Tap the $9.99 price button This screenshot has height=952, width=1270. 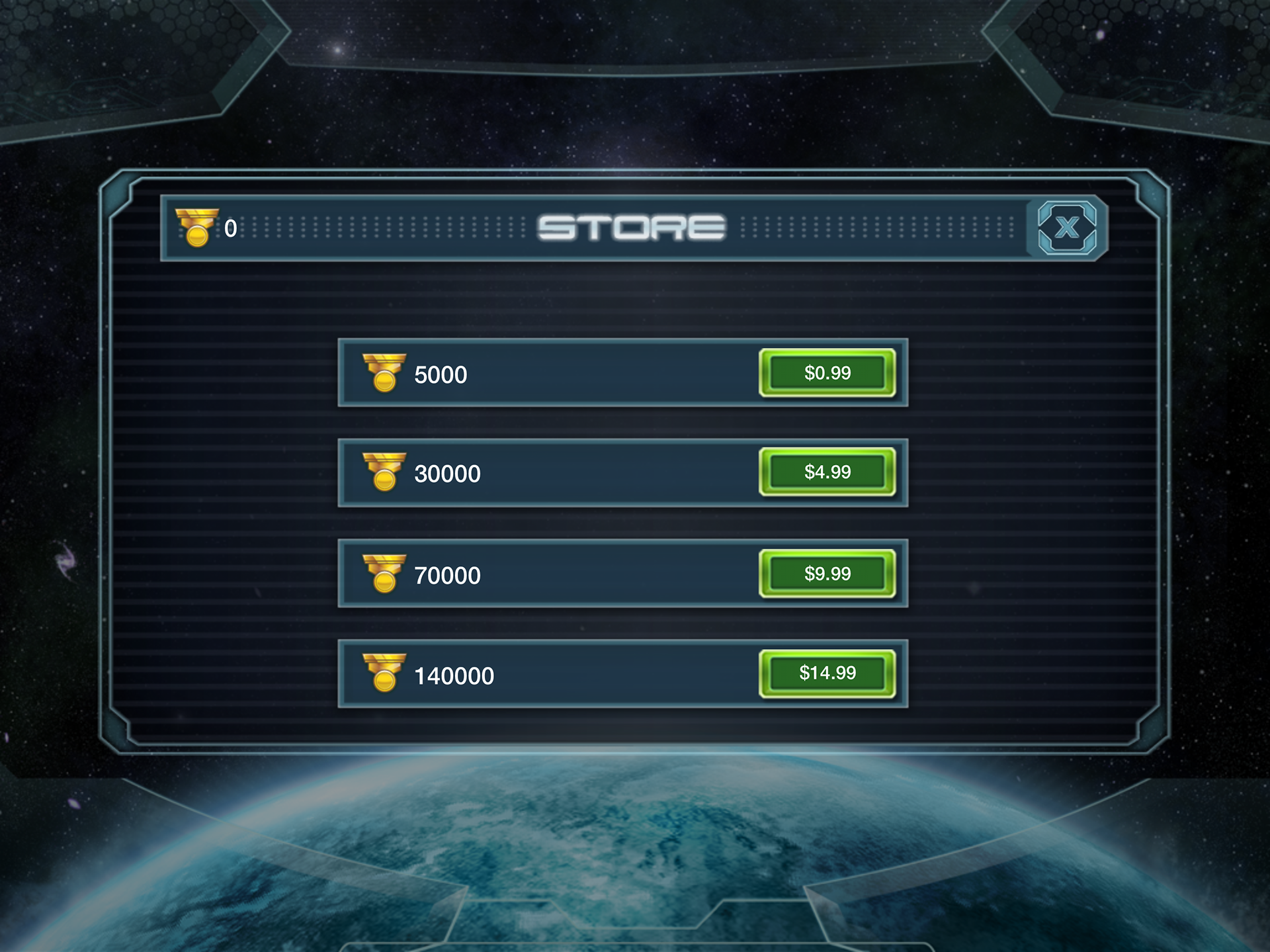(x=827, y=574)
